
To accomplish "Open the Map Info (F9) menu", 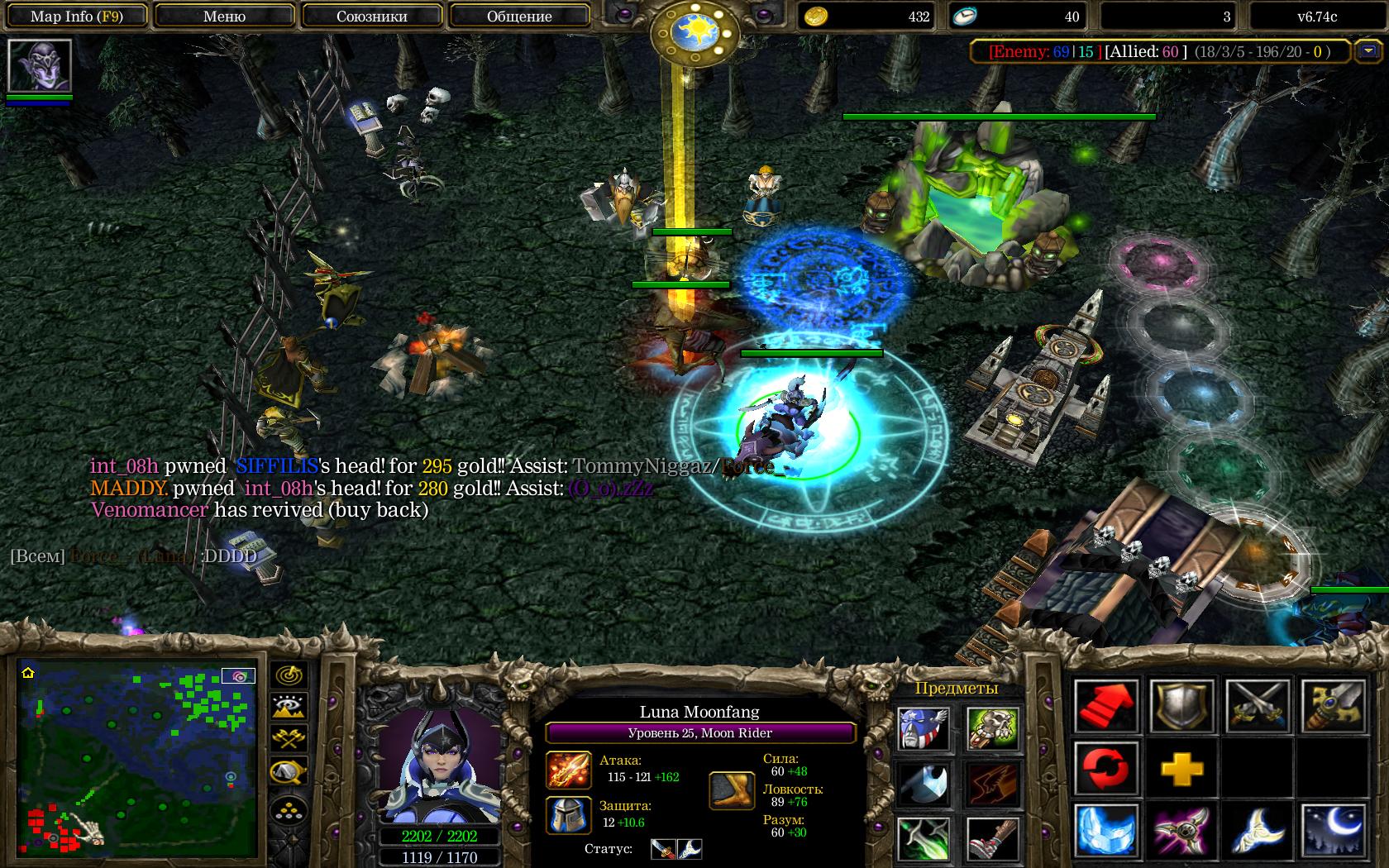I will [76, 17].
